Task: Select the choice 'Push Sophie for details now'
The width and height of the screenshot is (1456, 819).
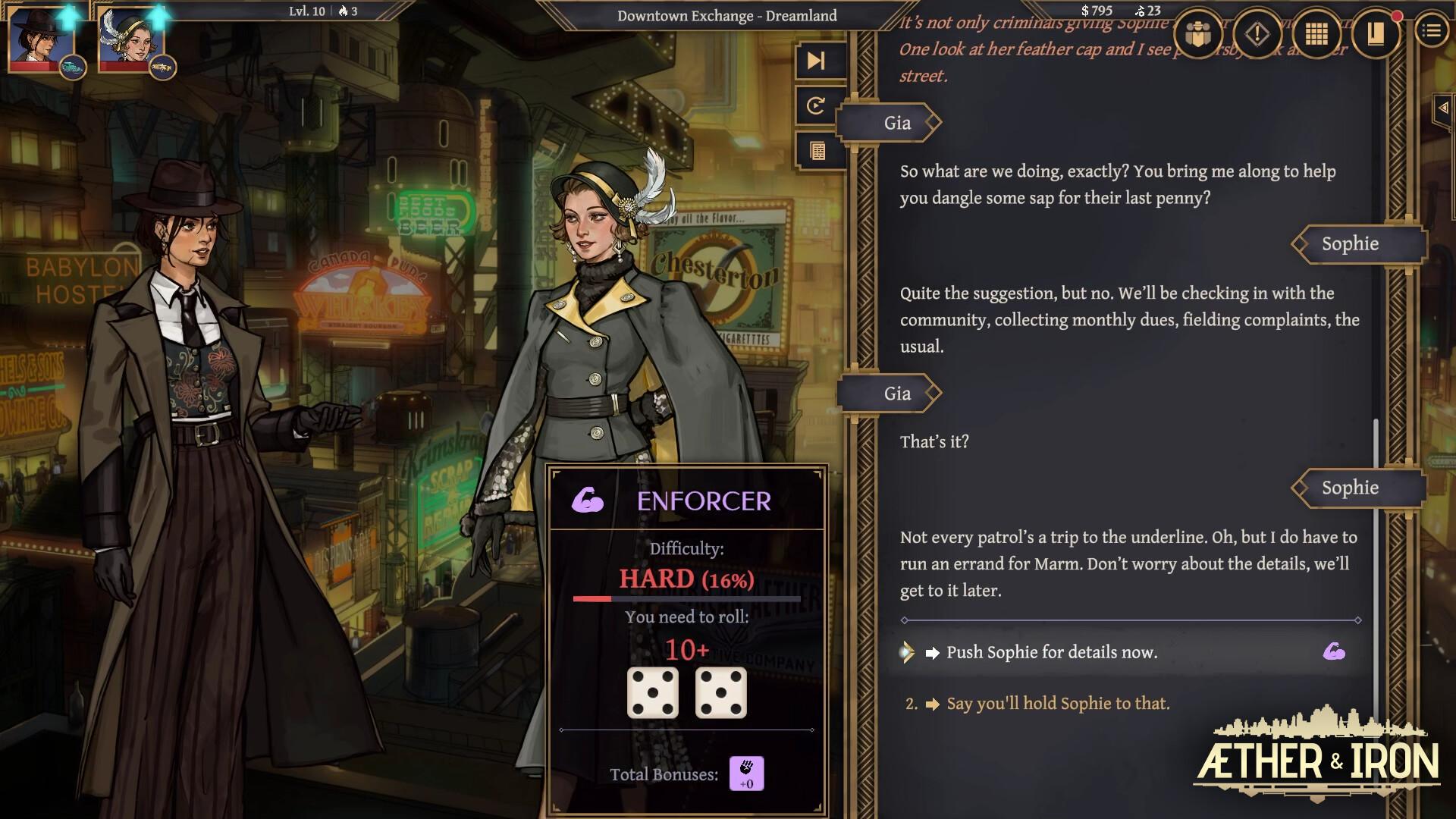Action: tap(1052, 651)
